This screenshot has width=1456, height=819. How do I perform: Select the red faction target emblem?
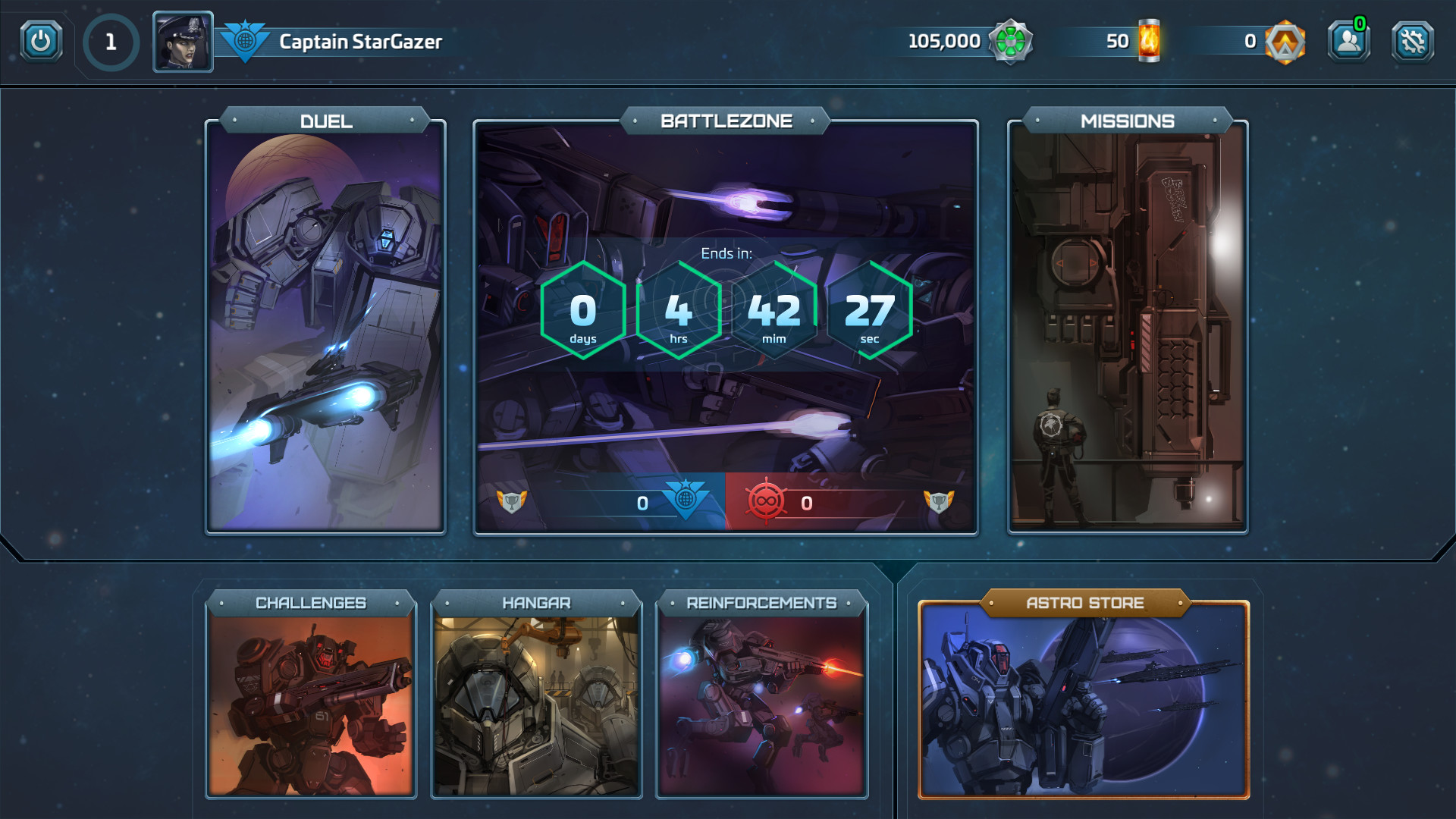coord(765,501)
